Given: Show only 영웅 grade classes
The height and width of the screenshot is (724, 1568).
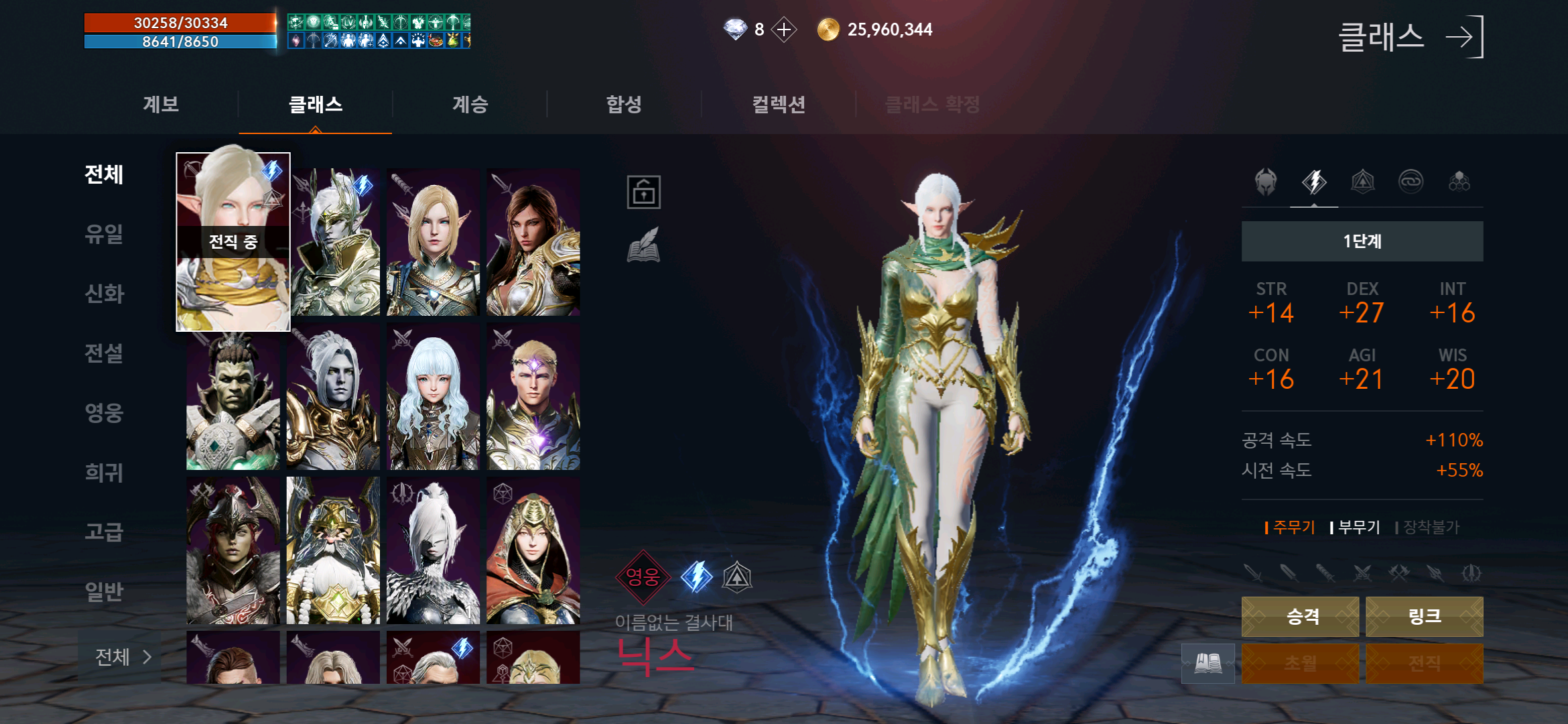Looking at the screenshot, I should click(104, 413).
